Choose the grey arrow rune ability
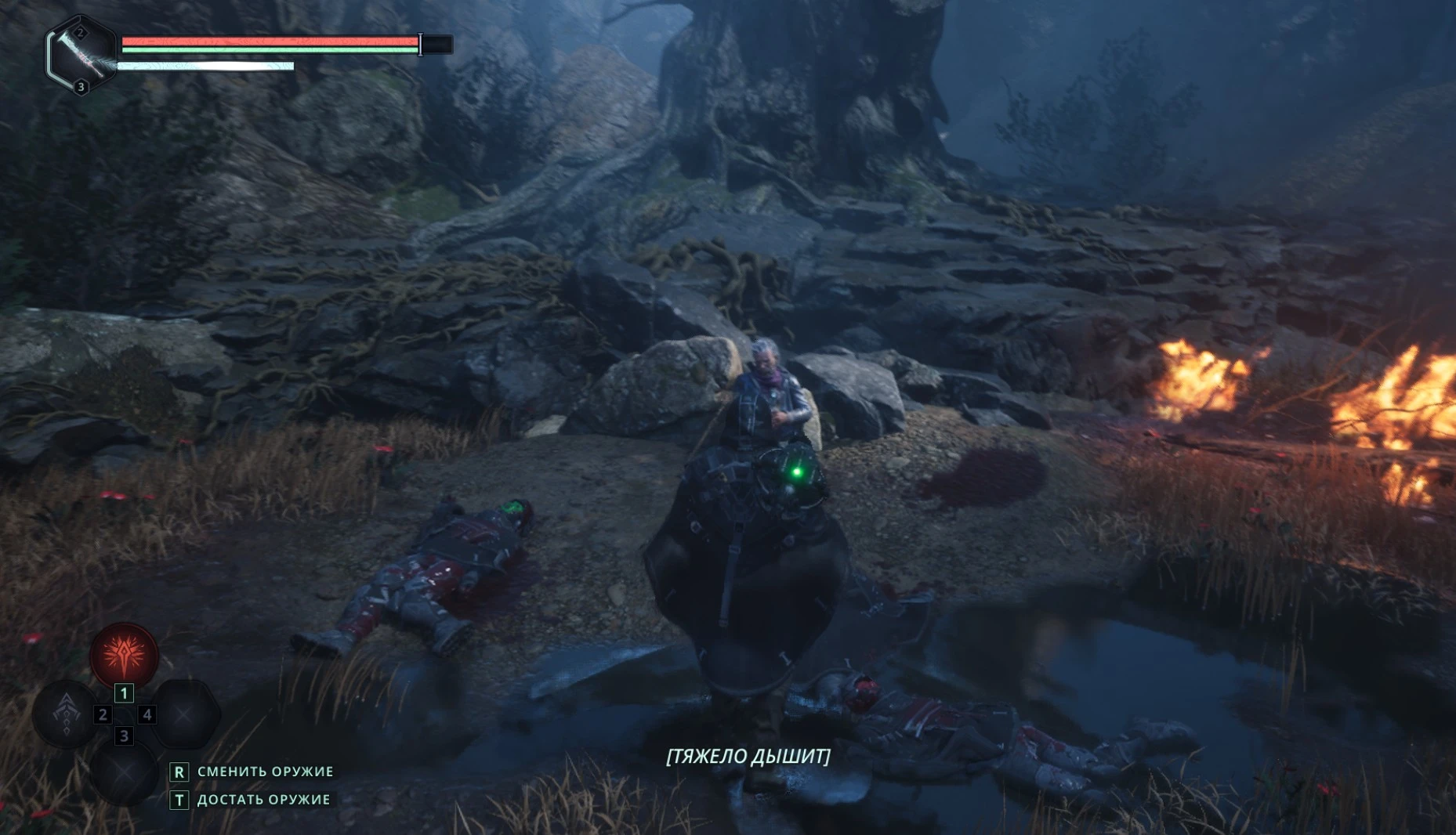Screen dimensions: 1456x835 coord(67,713)
